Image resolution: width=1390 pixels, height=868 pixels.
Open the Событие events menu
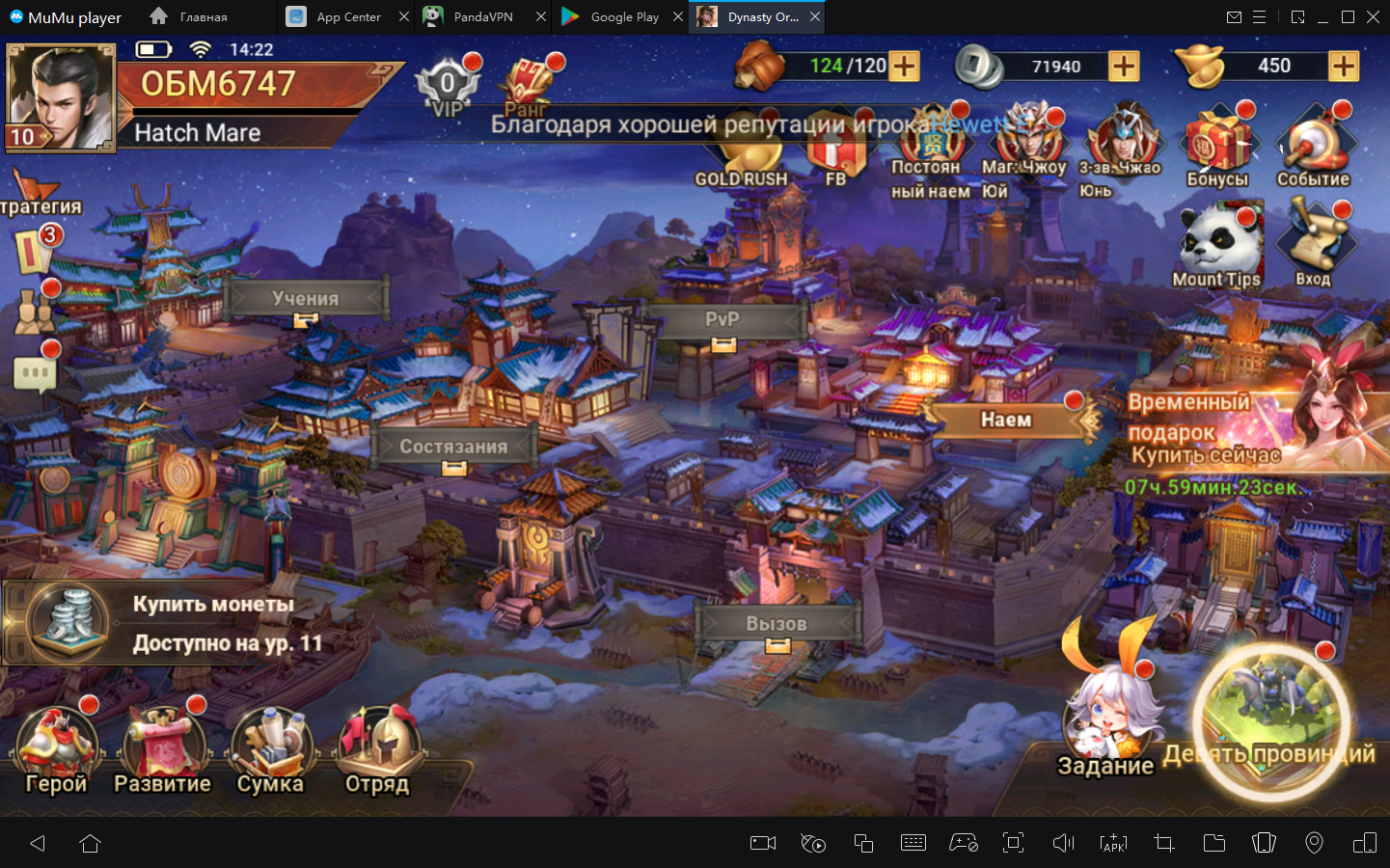(x=1313, y=147)
